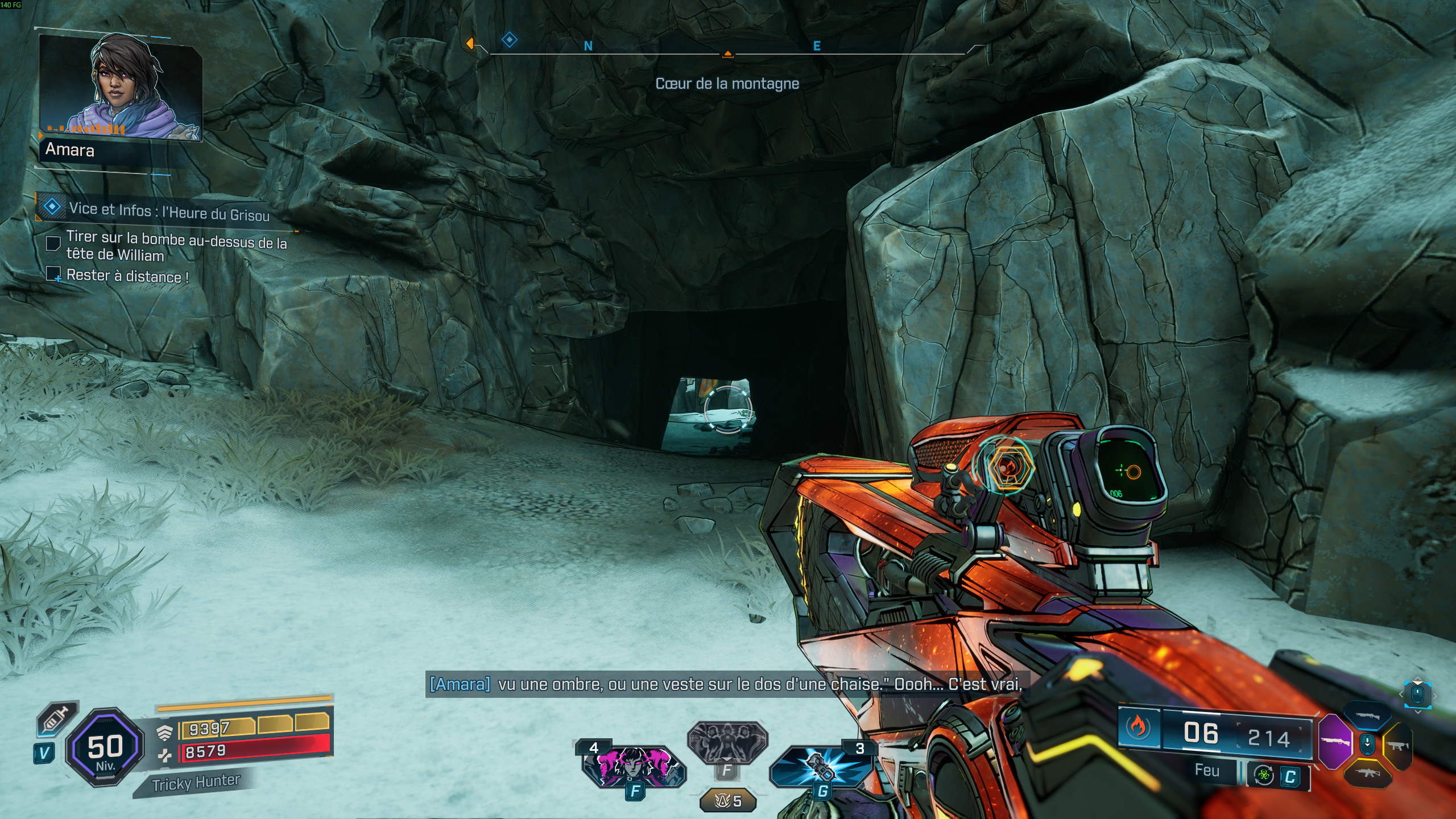This screenshot has width=1456, height=819.
Task: Tick the 'Rester à distance' objective box
Action: point(53,274)
